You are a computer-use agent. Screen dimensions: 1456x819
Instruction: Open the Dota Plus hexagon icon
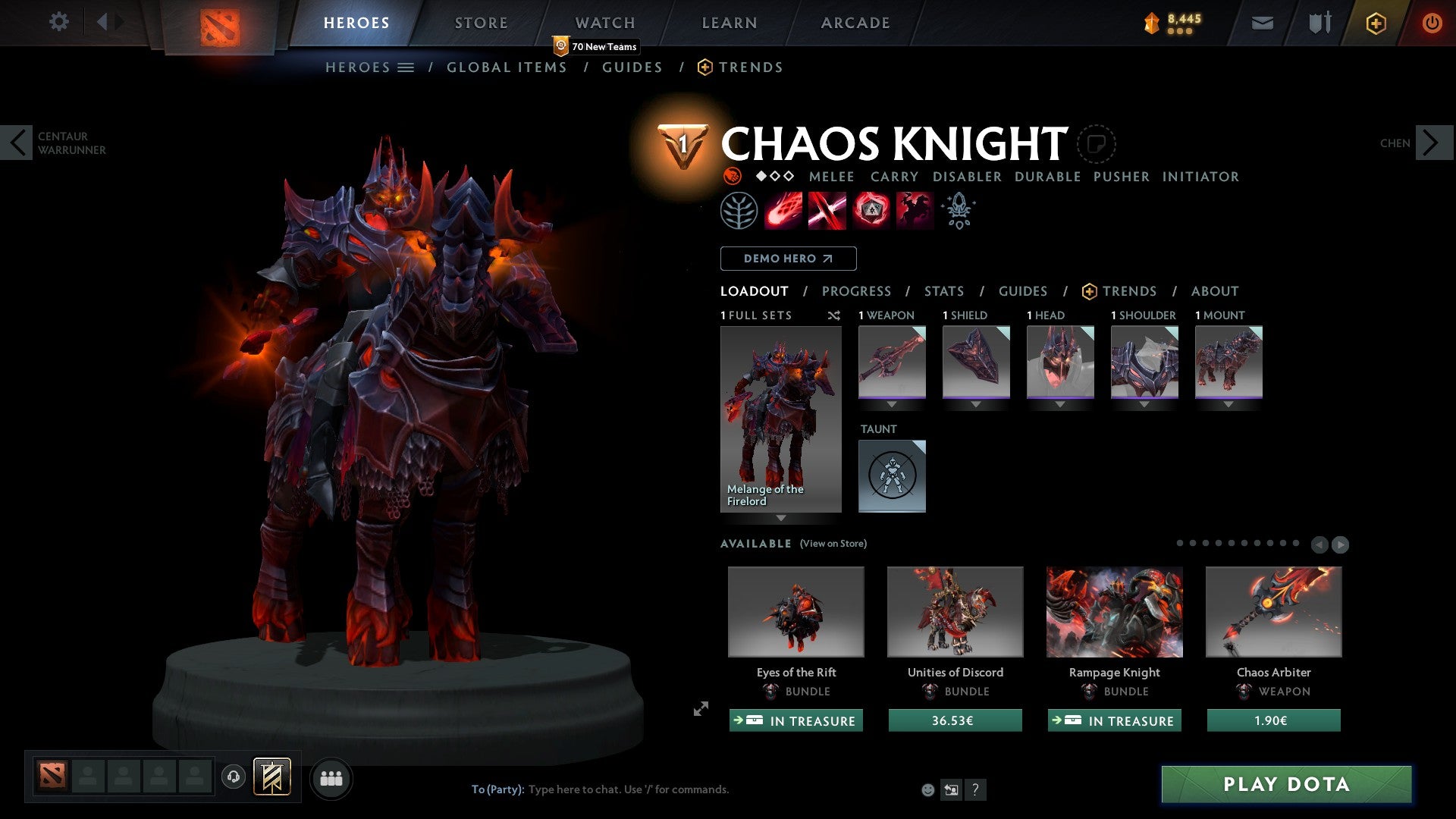[x=1375, y=23]
